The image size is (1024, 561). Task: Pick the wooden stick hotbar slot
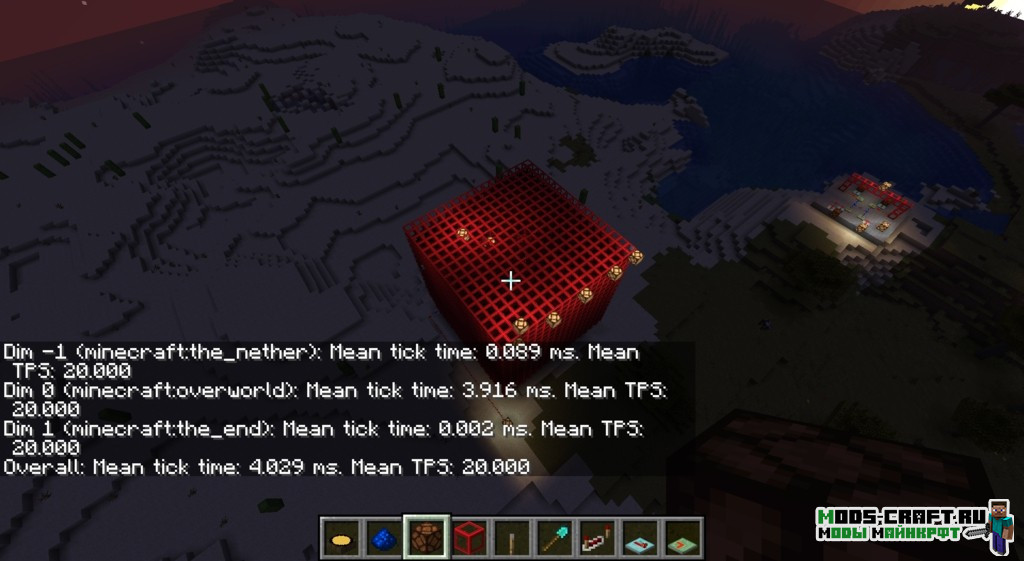(512, 538)
